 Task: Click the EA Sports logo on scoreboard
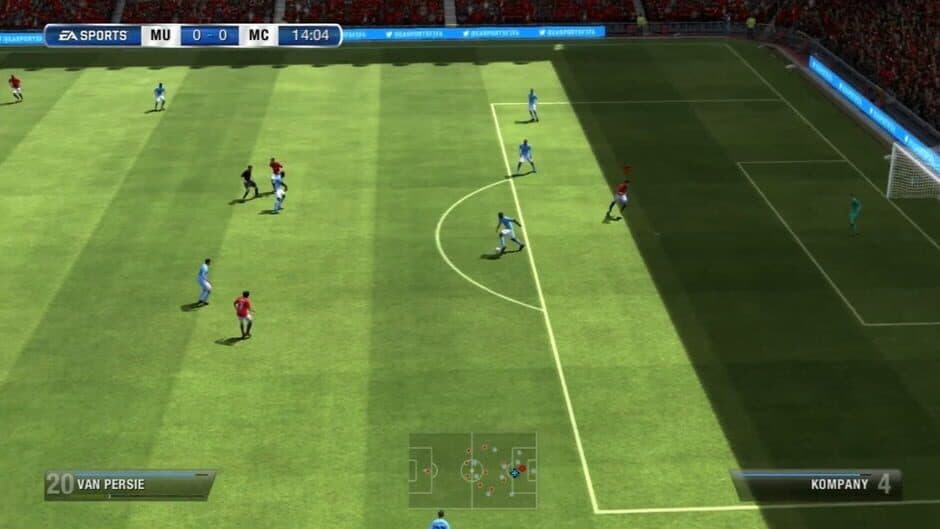coord(92,36)
